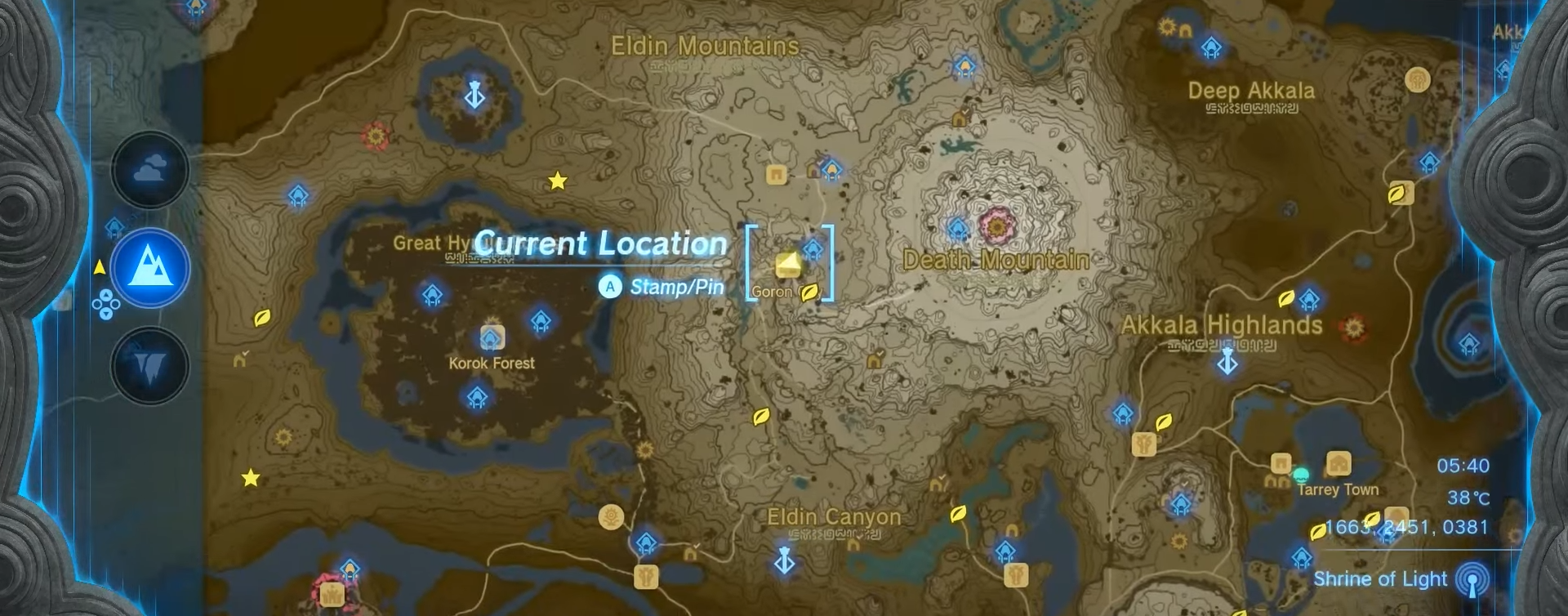The height and width of the screenshot is (616, 1568).
Task: Select the Goron current-location marker inside the brackets
Action: tap(788, 265)
